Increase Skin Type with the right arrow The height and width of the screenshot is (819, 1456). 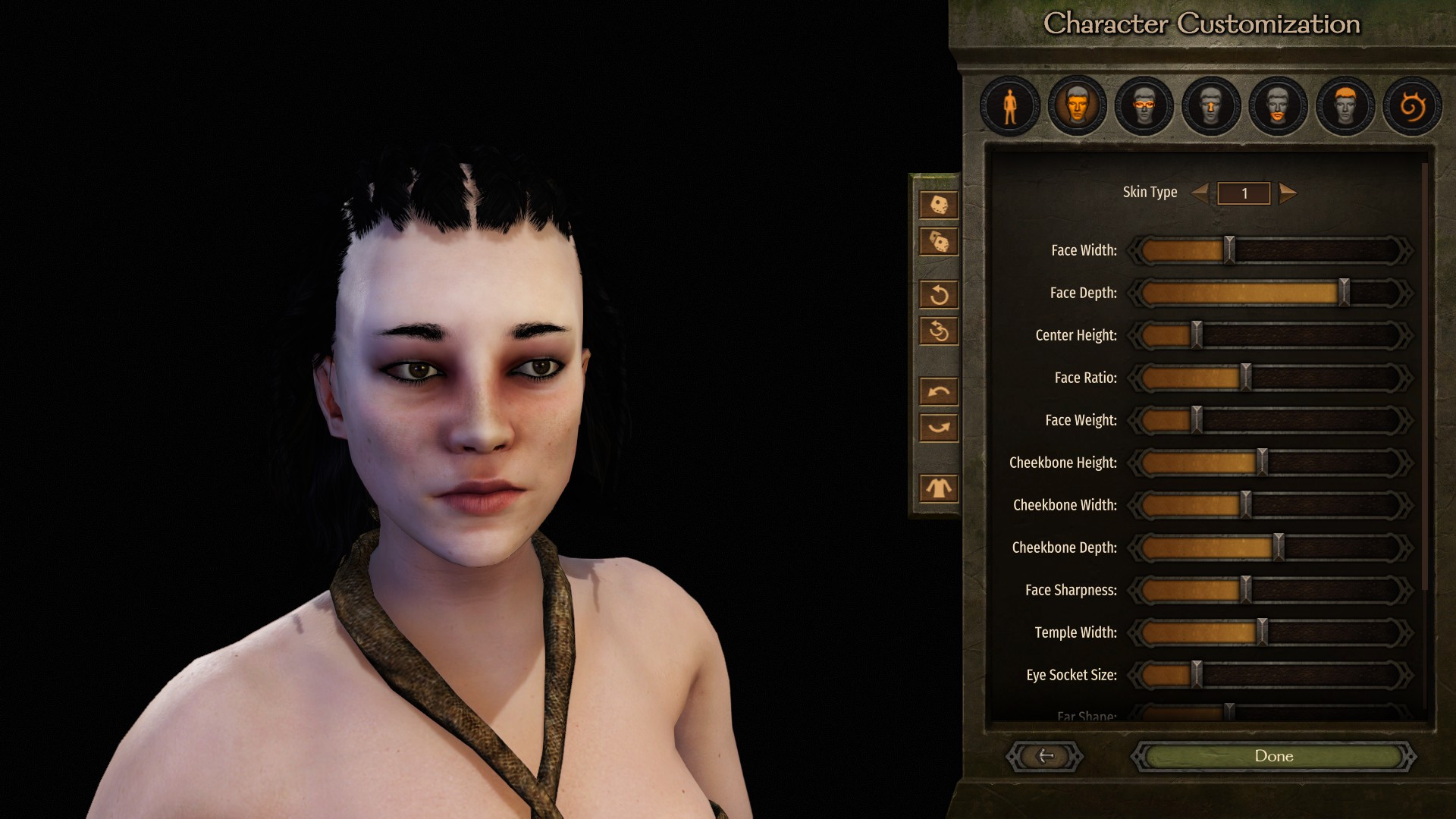(x=1287, y=193)
